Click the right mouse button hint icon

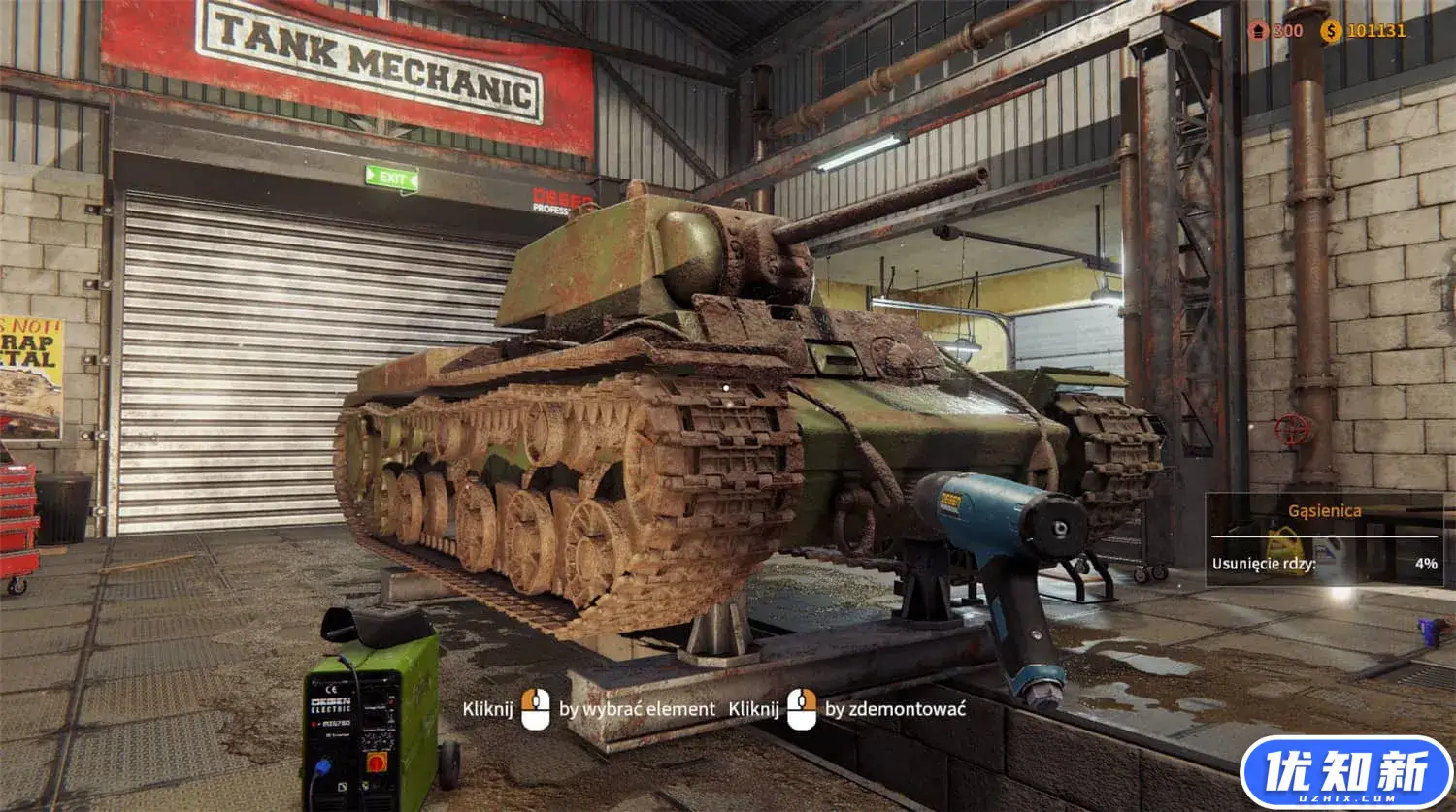click(802, 708)
